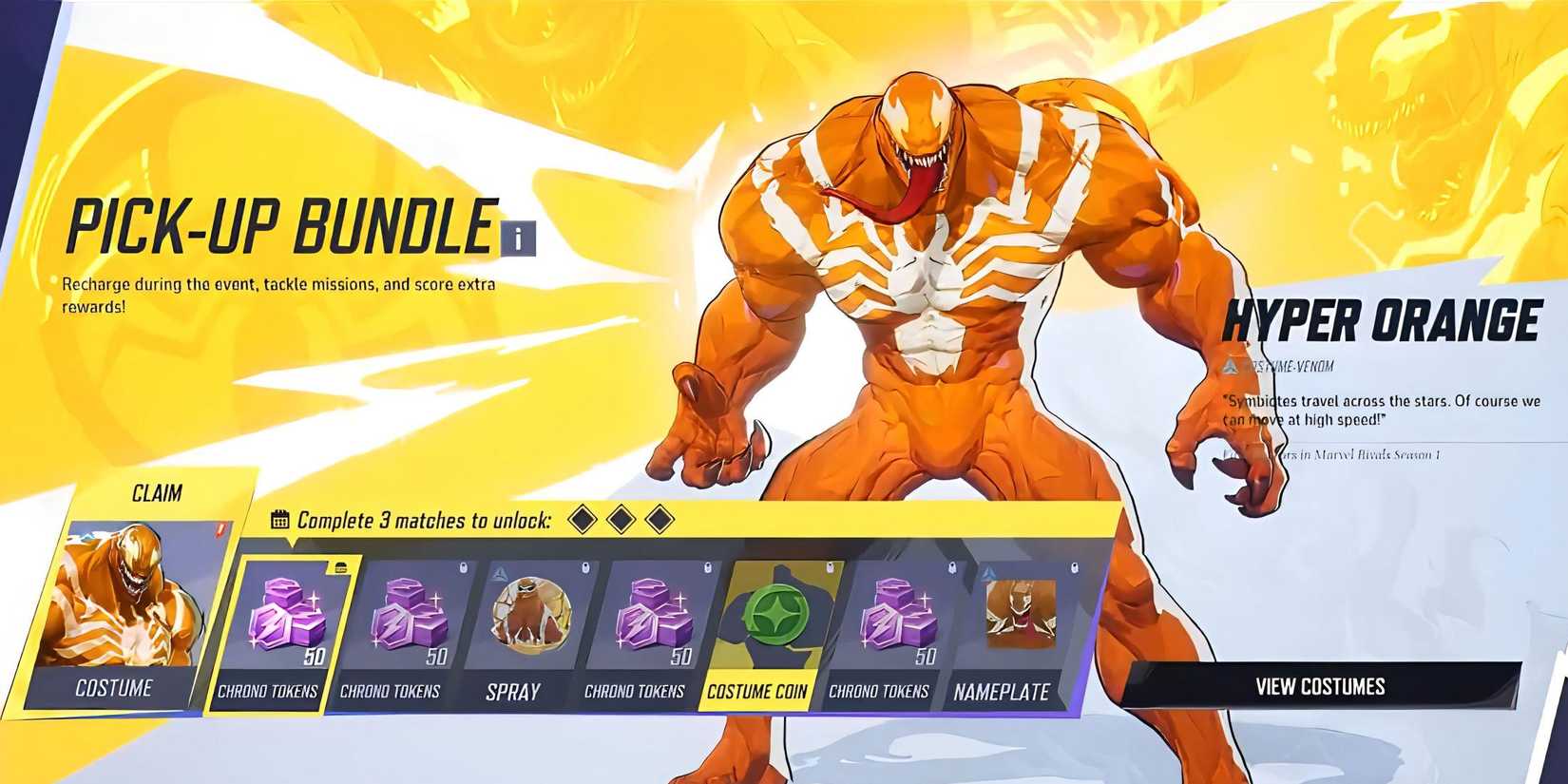The image size is (1568, 784).
Task: Toggle the second match-completion diamond marker
Action: [x=621, y=519]
